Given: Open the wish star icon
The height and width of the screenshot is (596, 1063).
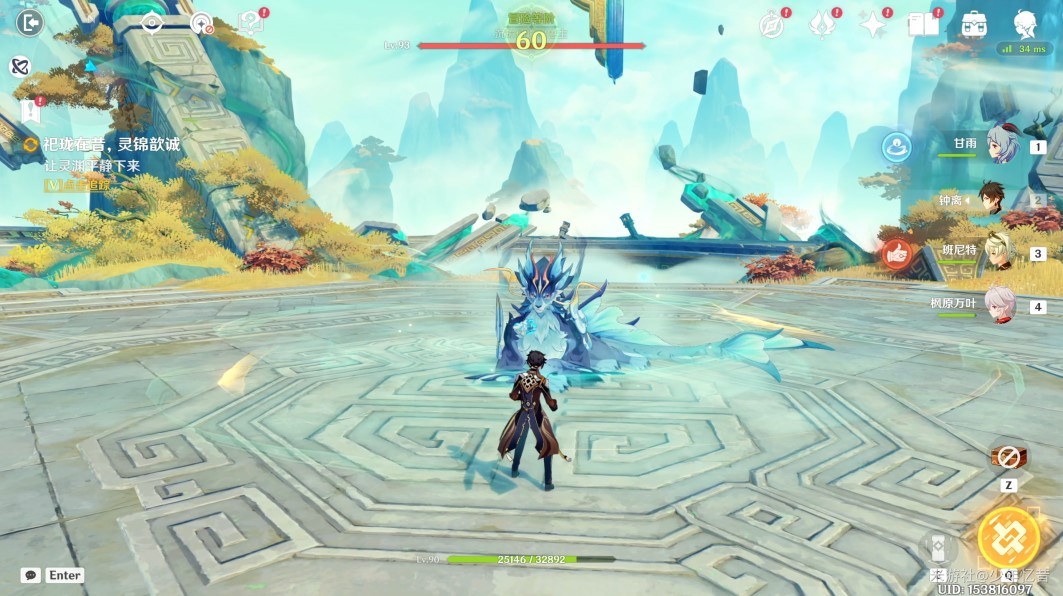Looking at the screenshot, I should (874, 24).
